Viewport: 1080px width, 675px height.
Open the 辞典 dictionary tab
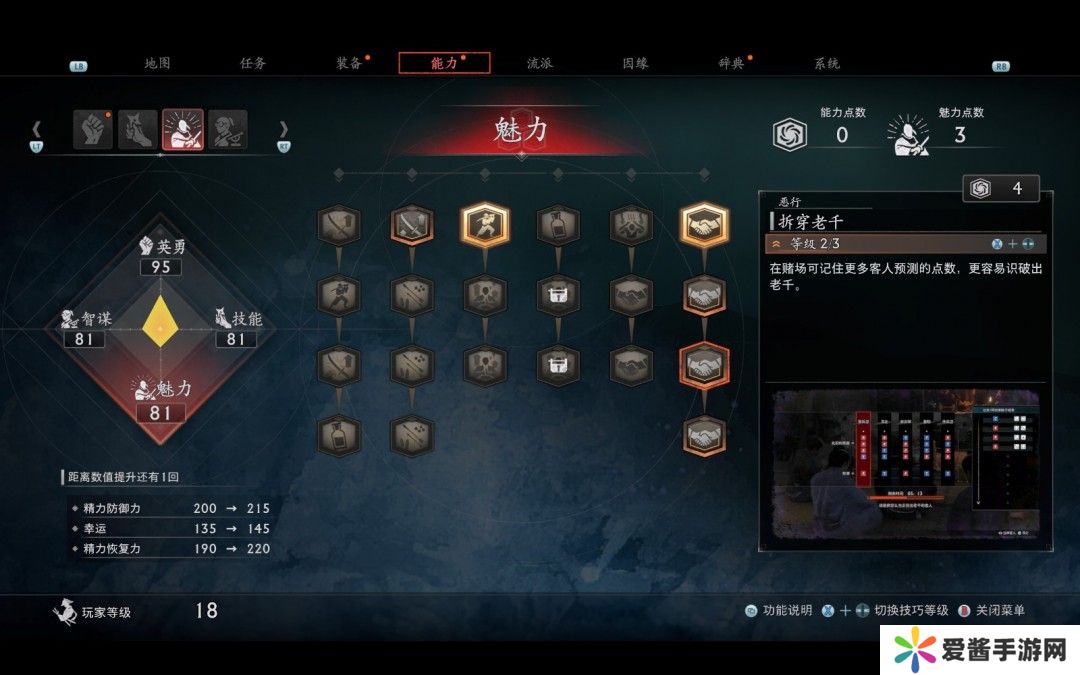[x=731, y=63]
